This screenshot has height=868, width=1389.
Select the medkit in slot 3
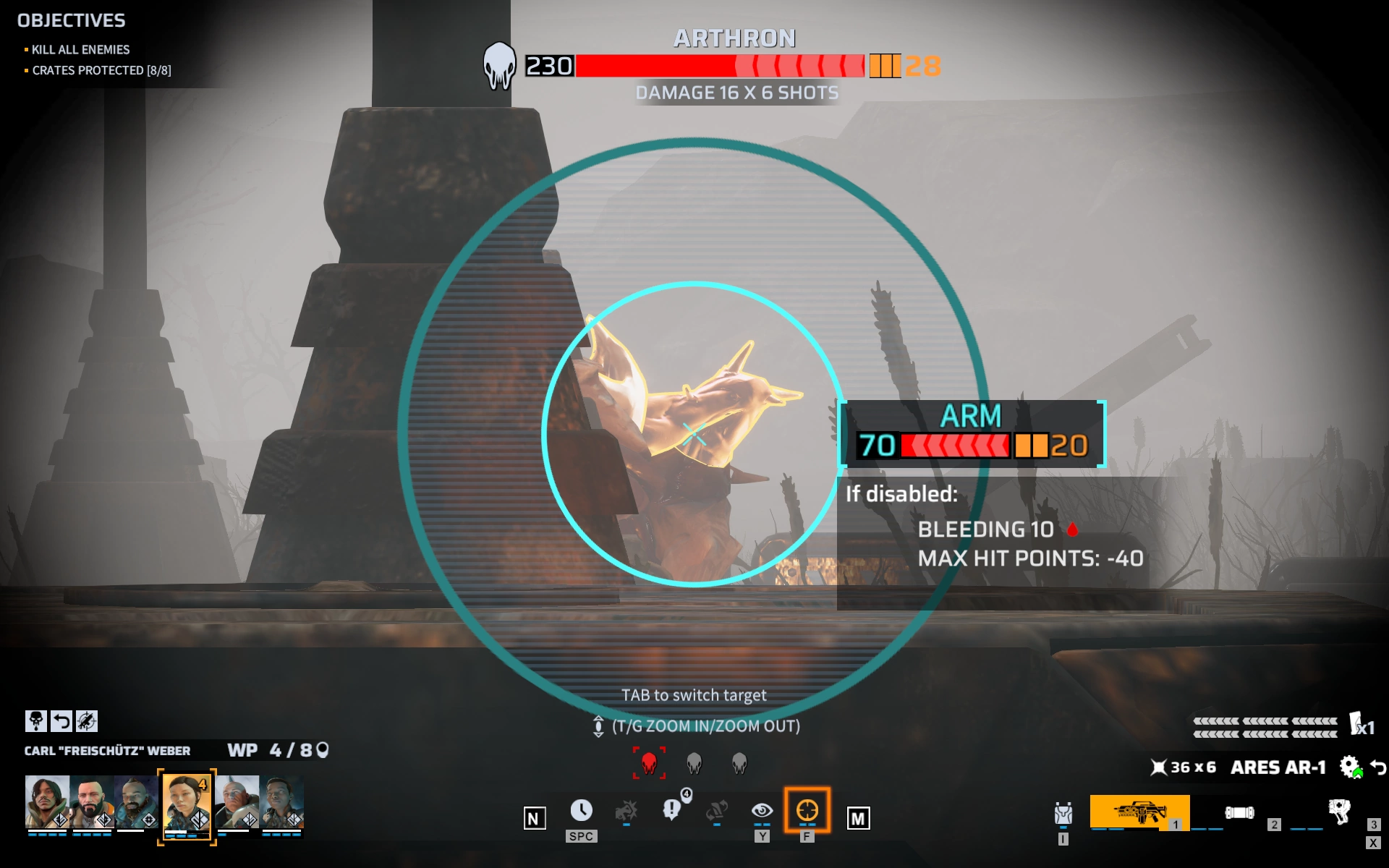[x=1339, y=812]
